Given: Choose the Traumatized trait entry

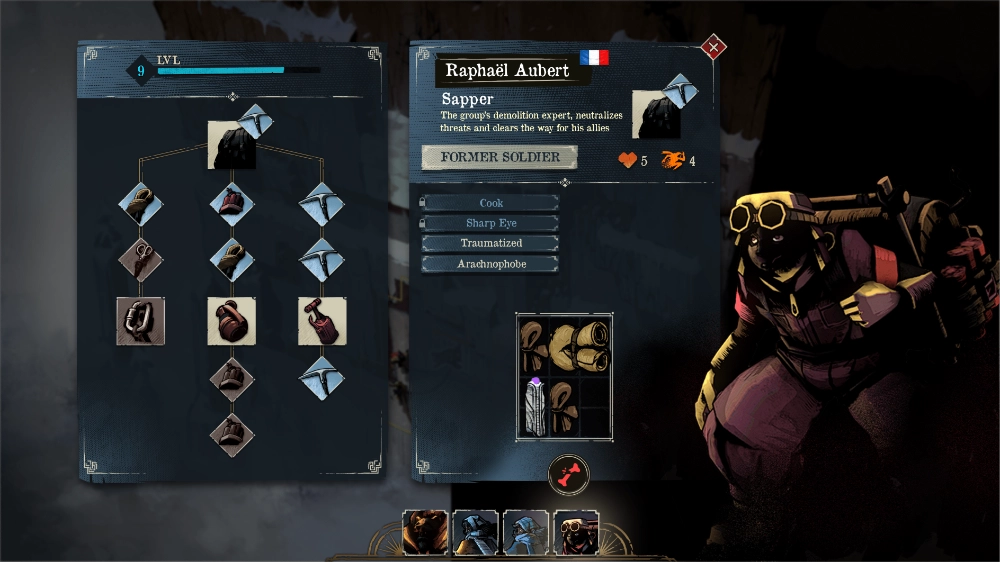Looking at the screenshot, I should click(x=490, y=243).
